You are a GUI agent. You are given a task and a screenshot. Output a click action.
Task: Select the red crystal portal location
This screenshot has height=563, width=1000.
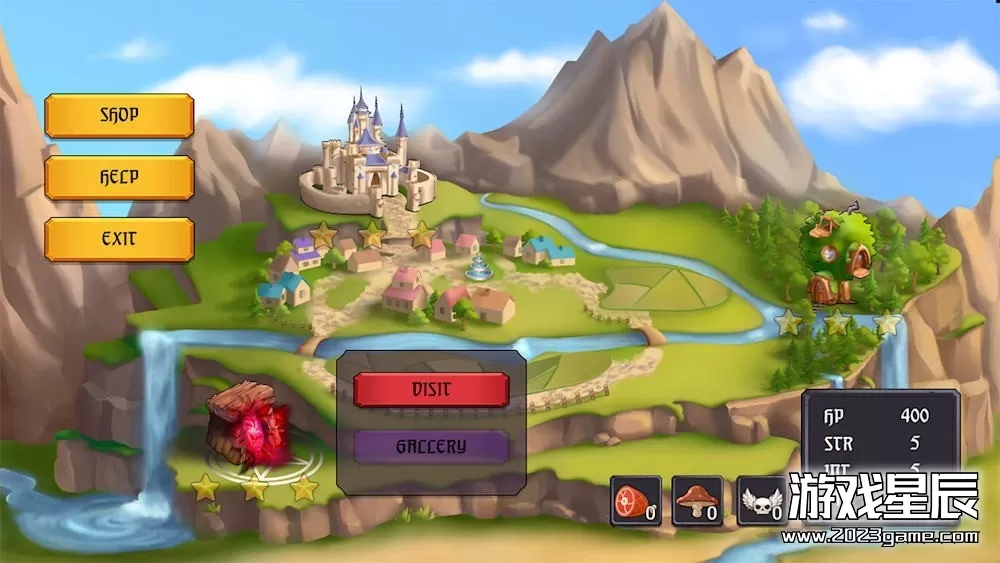250,424
